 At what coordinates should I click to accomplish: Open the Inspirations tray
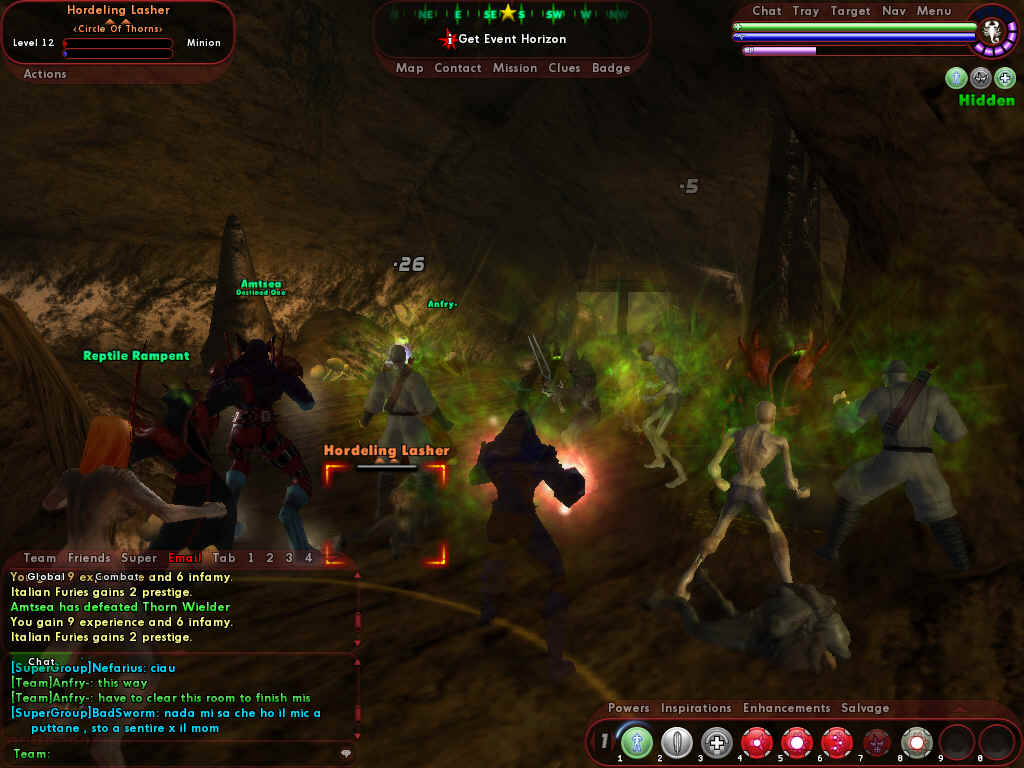coord(696,708)
